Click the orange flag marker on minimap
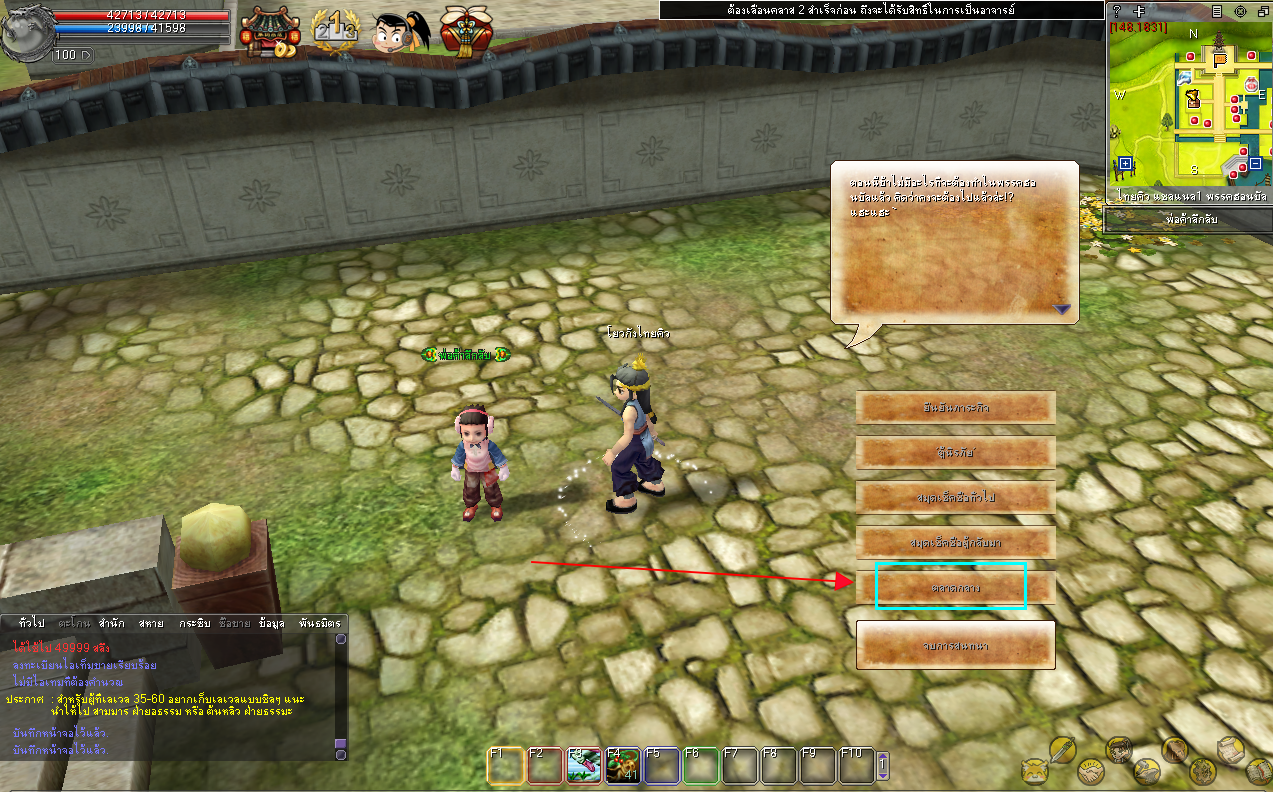This screenshot has height=792, width=1273. click(x=1220, y=61)
